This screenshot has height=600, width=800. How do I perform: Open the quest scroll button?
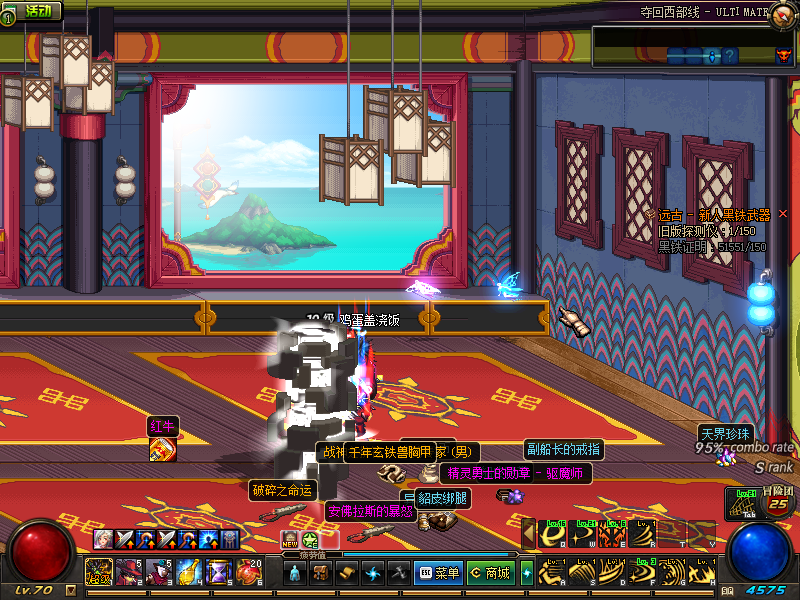pos(346,573)
